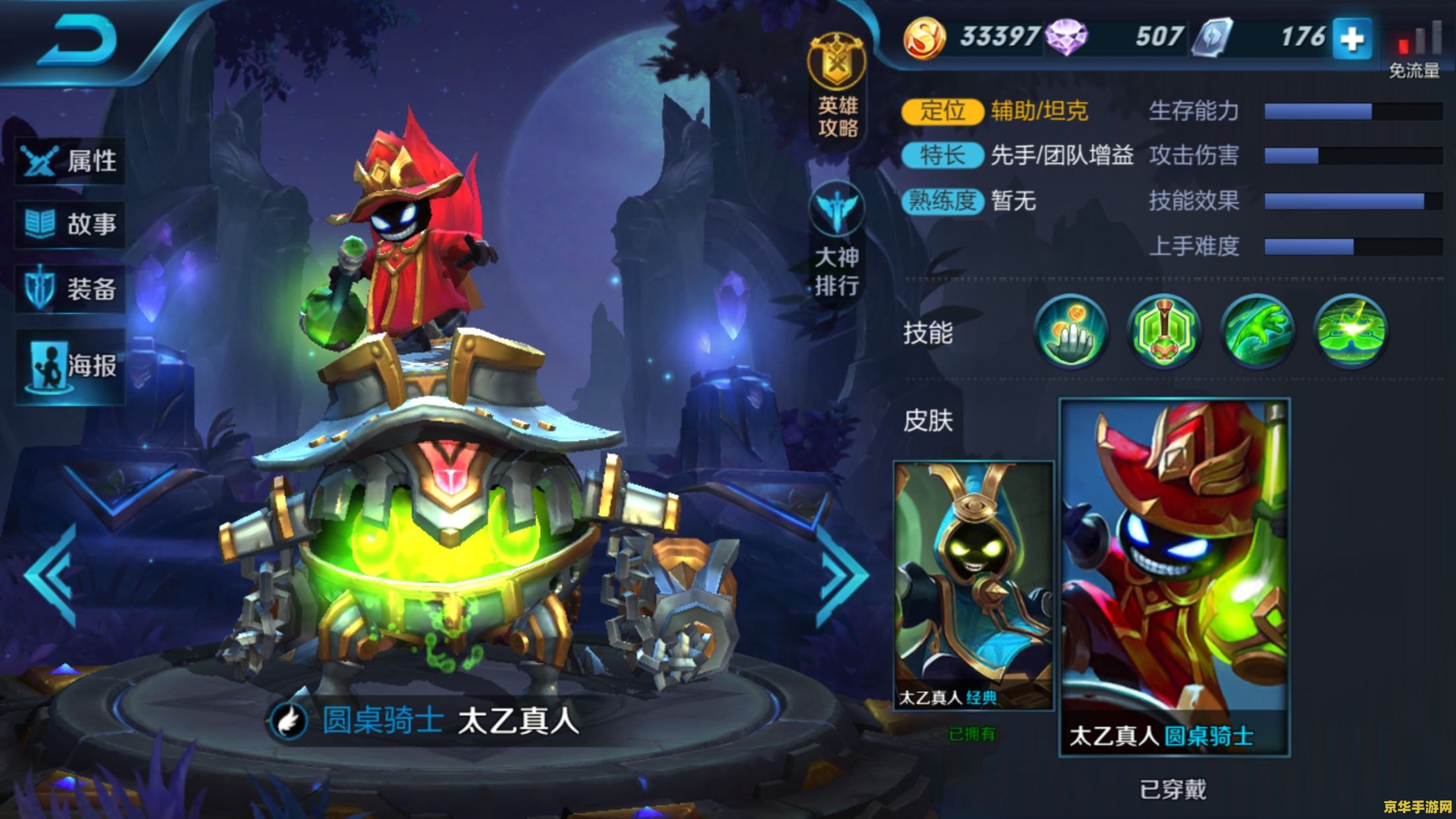Open the 英雄攻略 hero guide
This screenshot has width=1456, height=819.
click(x=837, y=87)
